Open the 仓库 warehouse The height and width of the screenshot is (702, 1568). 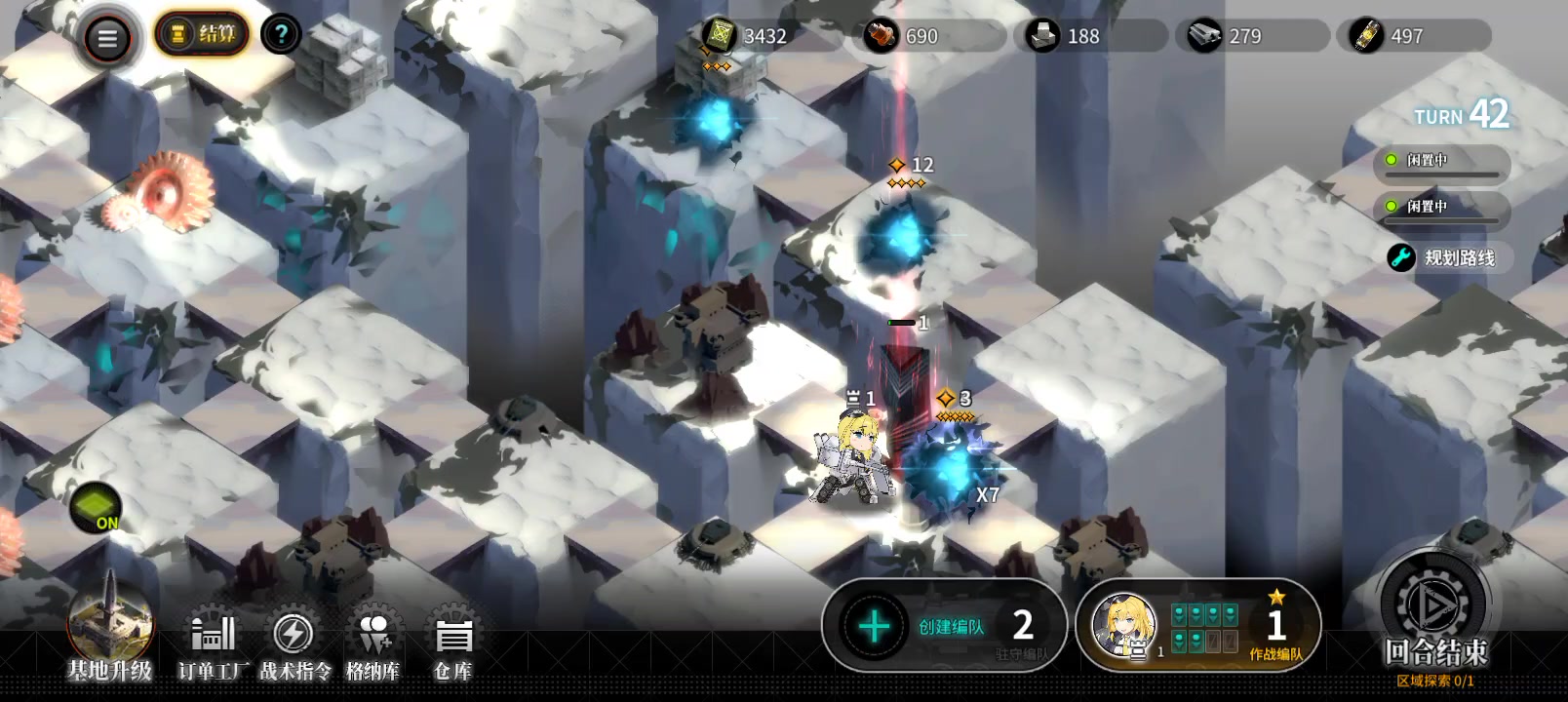coord(453,645)
